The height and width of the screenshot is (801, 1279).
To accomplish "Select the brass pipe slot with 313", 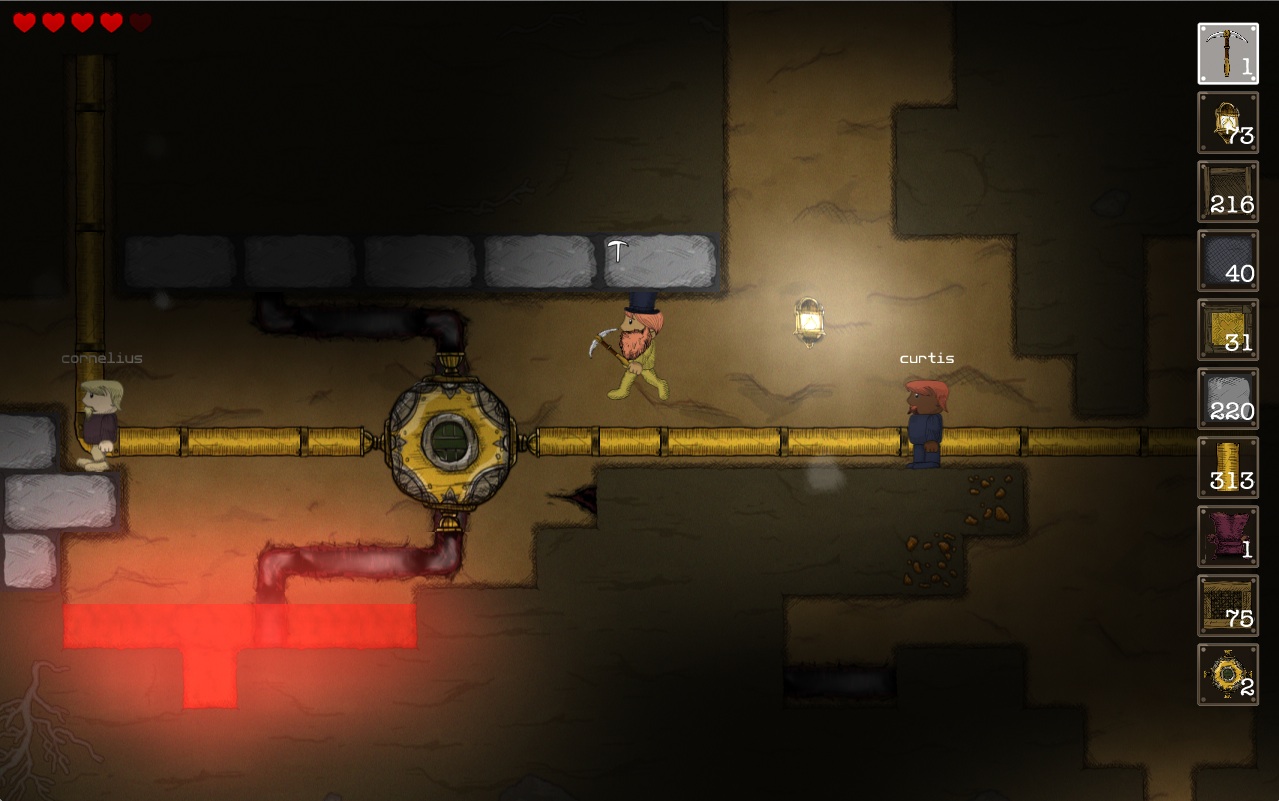I will pos(1228,468).
